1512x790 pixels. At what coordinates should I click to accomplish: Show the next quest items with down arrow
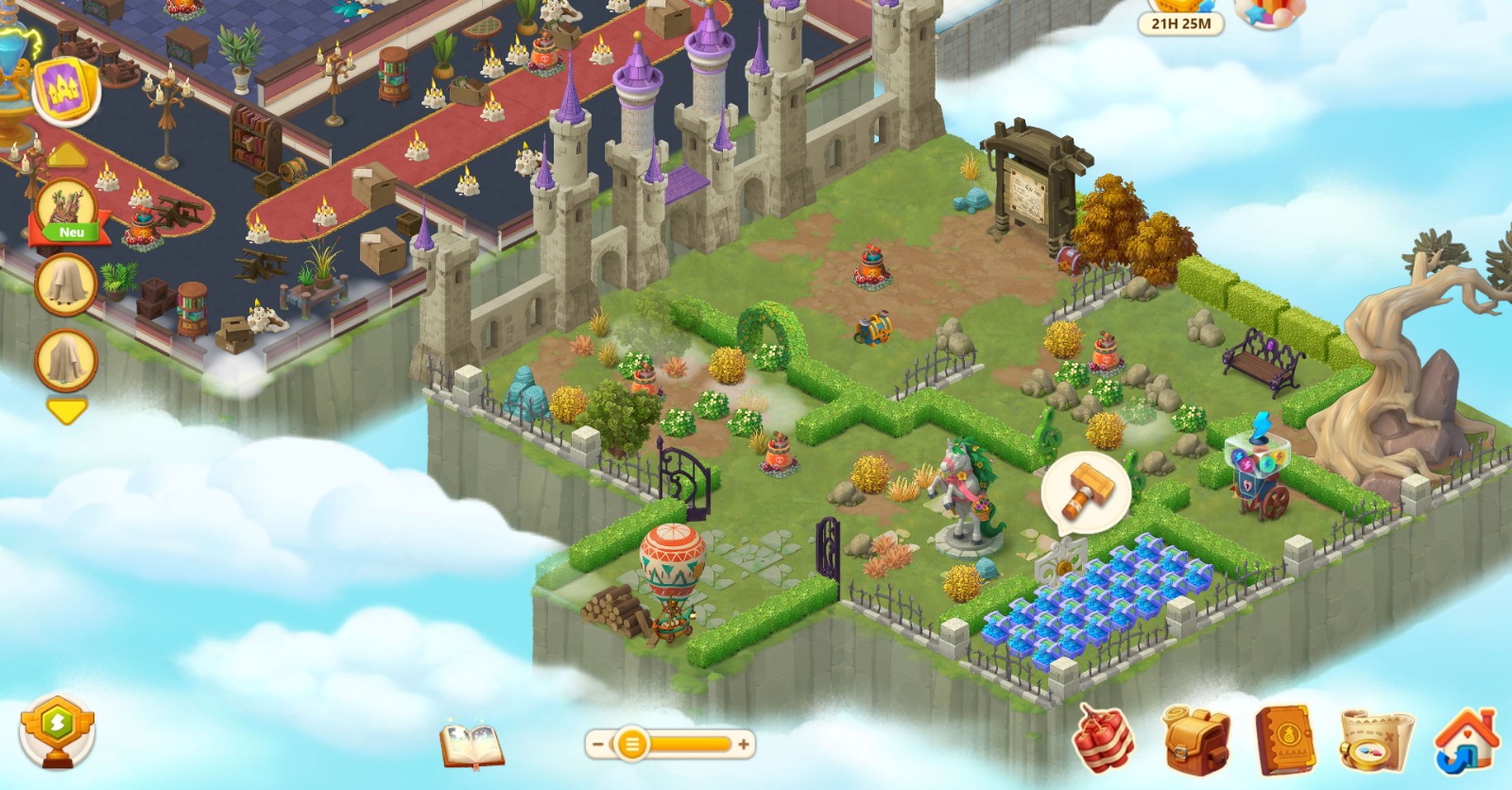coord(66,411)
